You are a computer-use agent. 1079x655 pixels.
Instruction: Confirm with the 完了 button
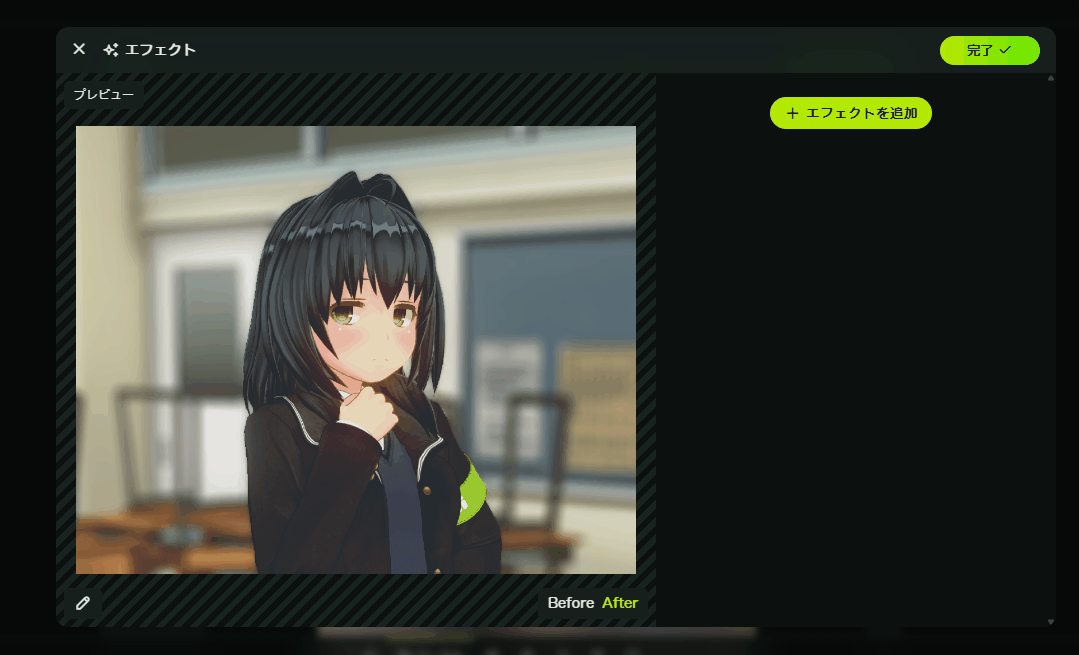989,50
